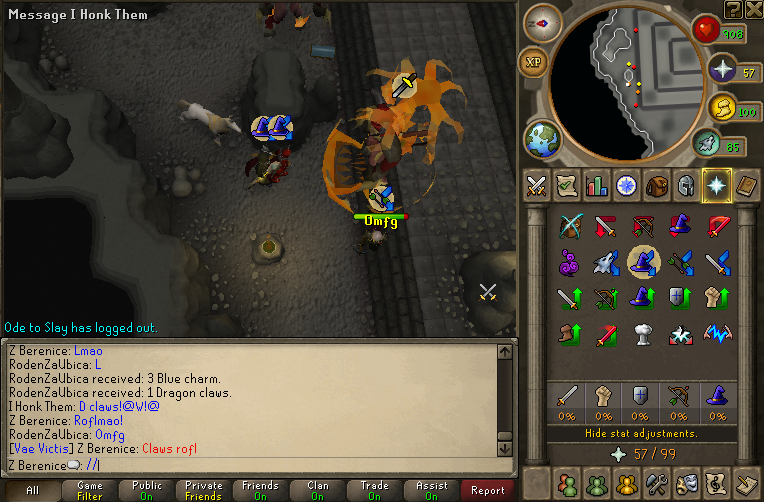Open the combat styles tab
The height and width of the screenshot is (502, 764).
point(538,185)
